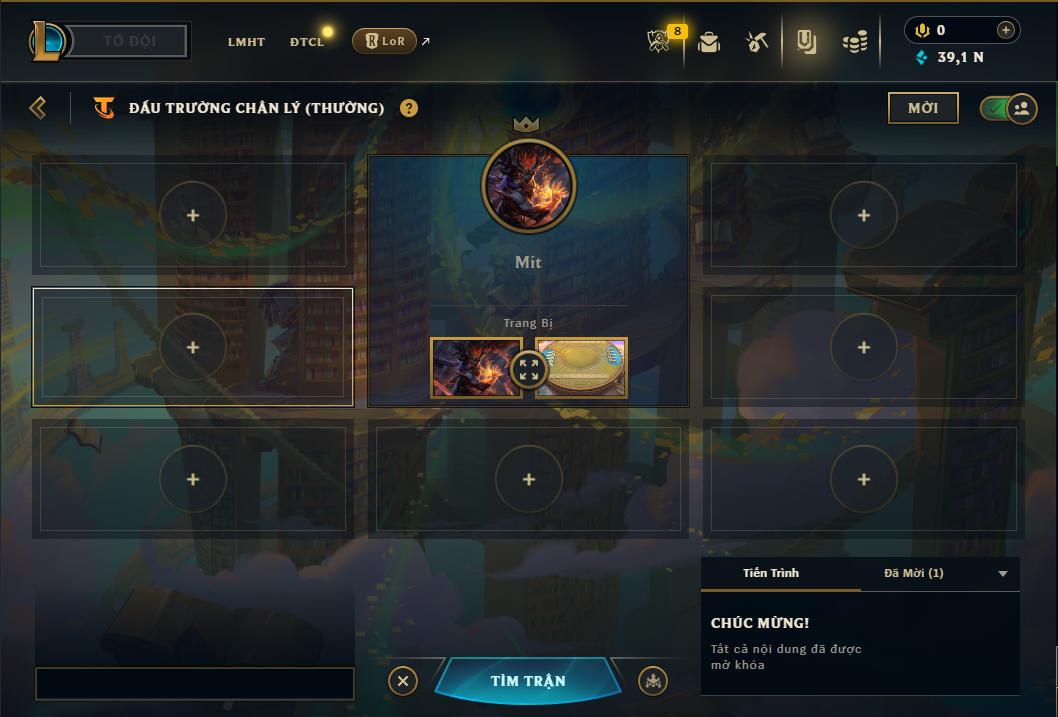Switch to the LMHT tab
The height and width of the screenshot is (717, 1058).
click(x=246, y=42)
